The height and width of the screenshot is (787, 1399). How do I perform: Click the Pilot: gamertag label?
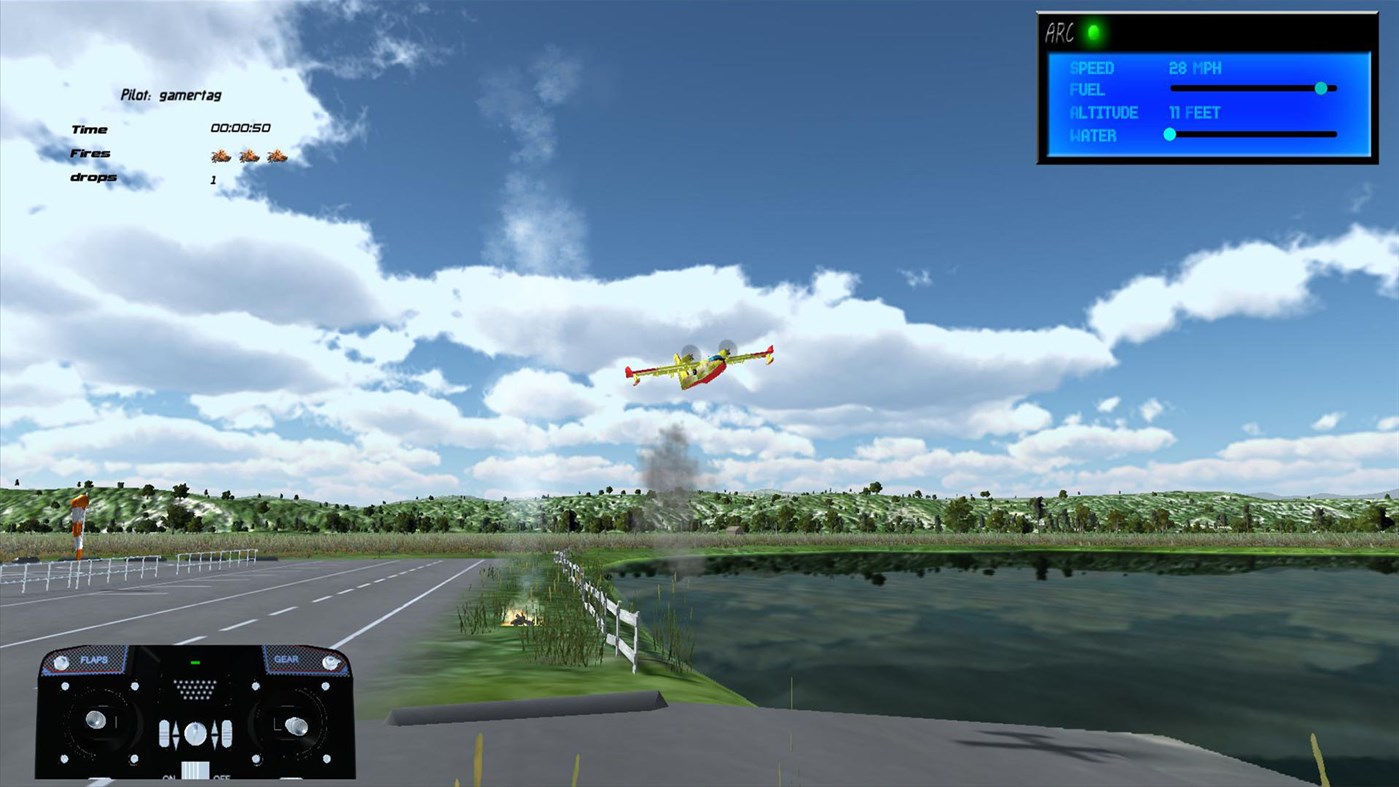[171, 95]
